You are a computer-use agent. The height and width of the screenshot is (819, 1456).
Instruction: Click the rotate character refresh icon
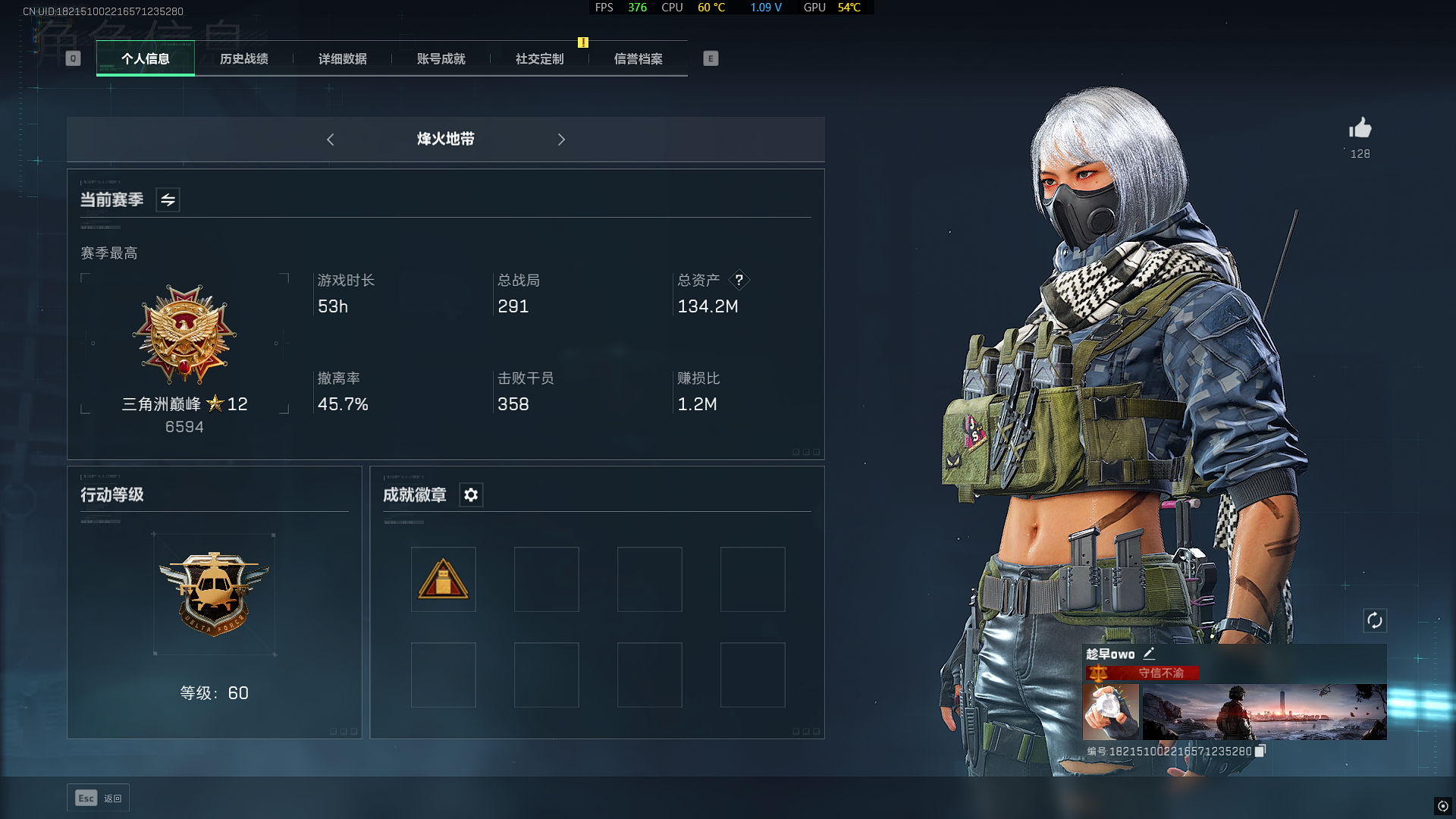(x=1375, y=621)
